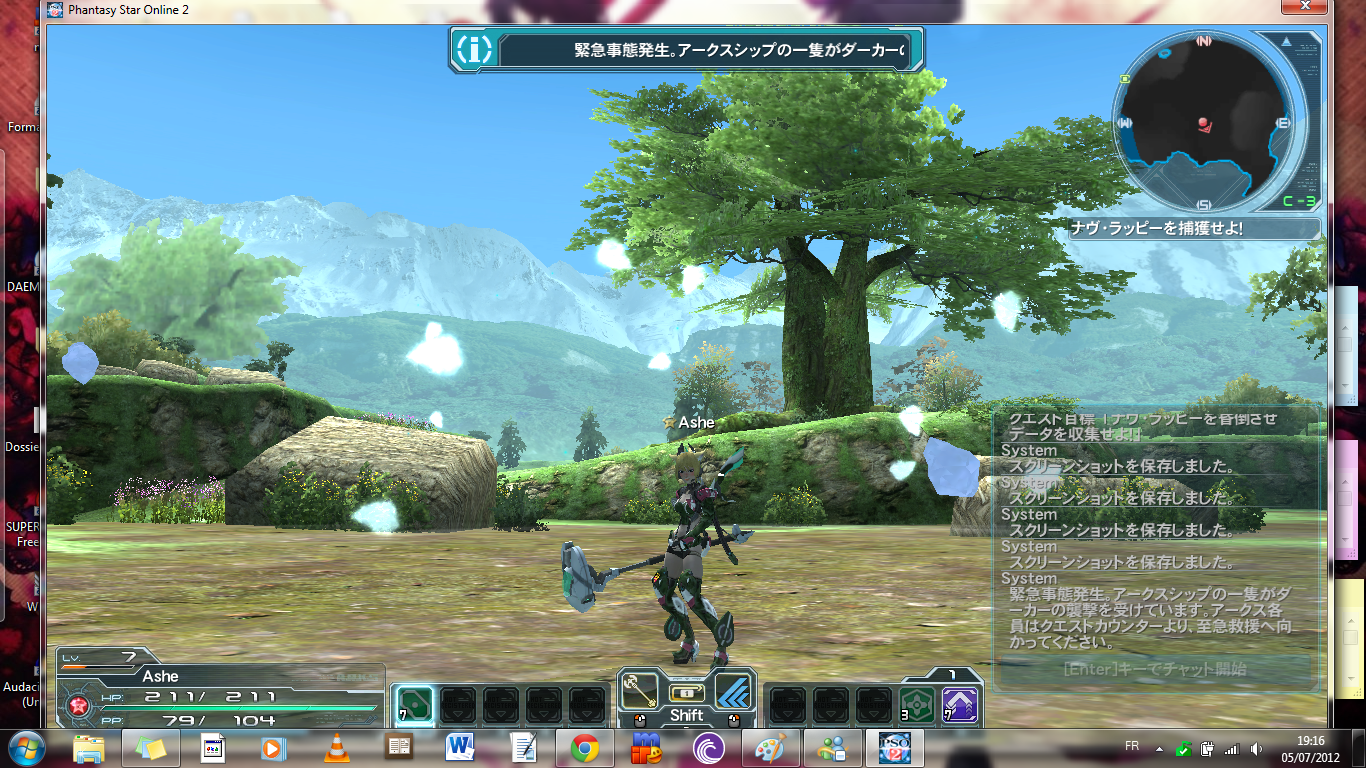Image resolution: width=1366 pixels, height=768 pixels.
Task: Open the emergency announcement info banner
Action: point(685,49)
